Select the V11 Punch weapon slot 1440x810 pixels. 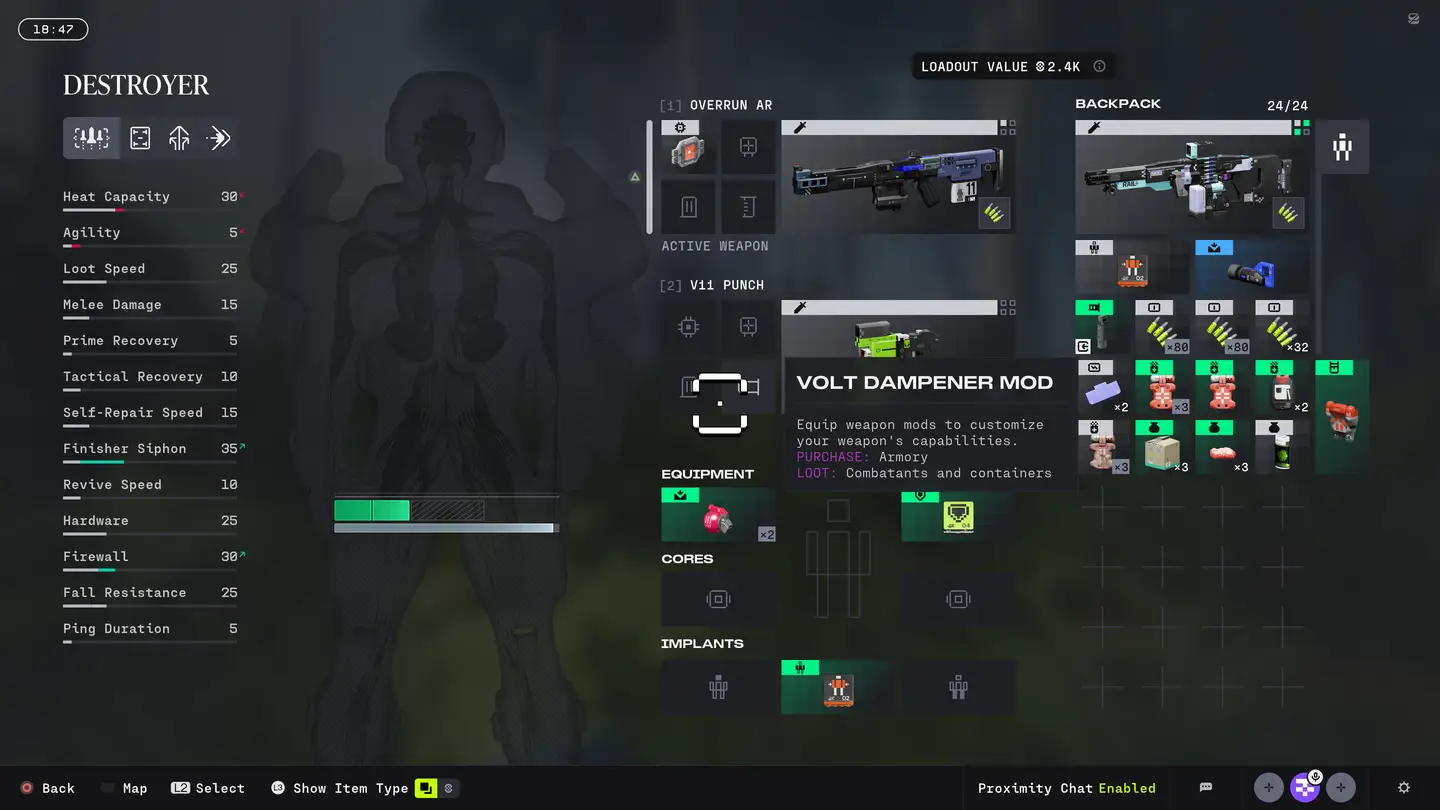pos(897,328)
